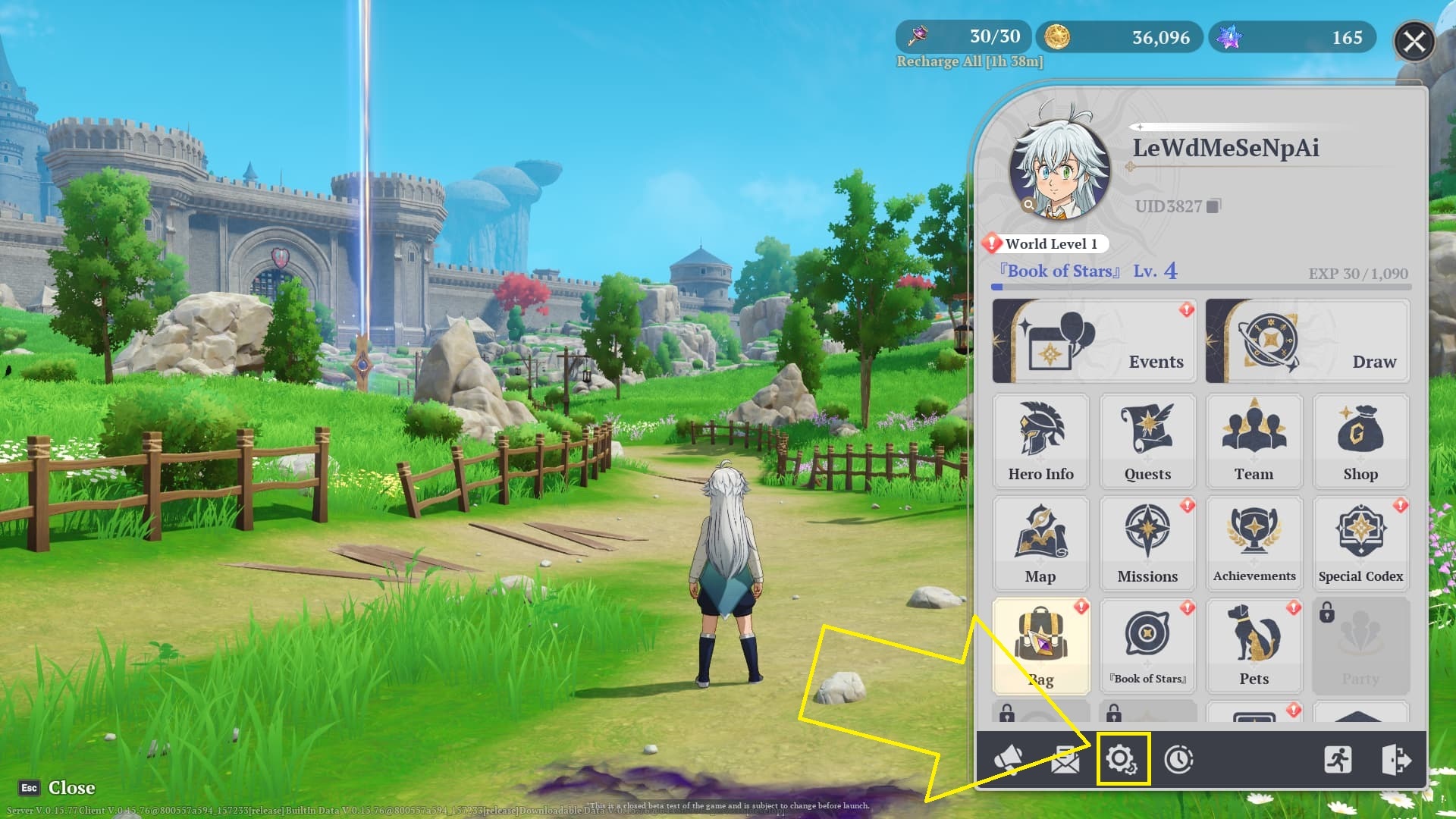This screenshot has width=1456, height=819.
Task: Open the Bag
Action: point(1040,645)
